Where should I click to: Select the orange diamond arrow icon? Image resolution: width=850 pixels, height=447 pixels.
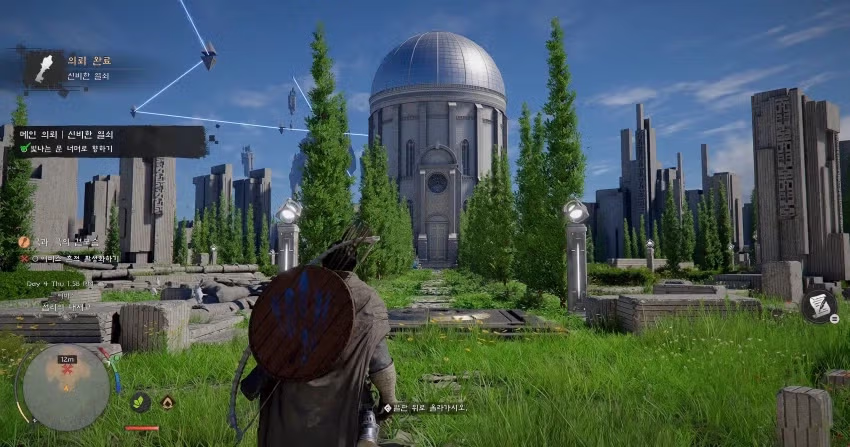point(167,402)
